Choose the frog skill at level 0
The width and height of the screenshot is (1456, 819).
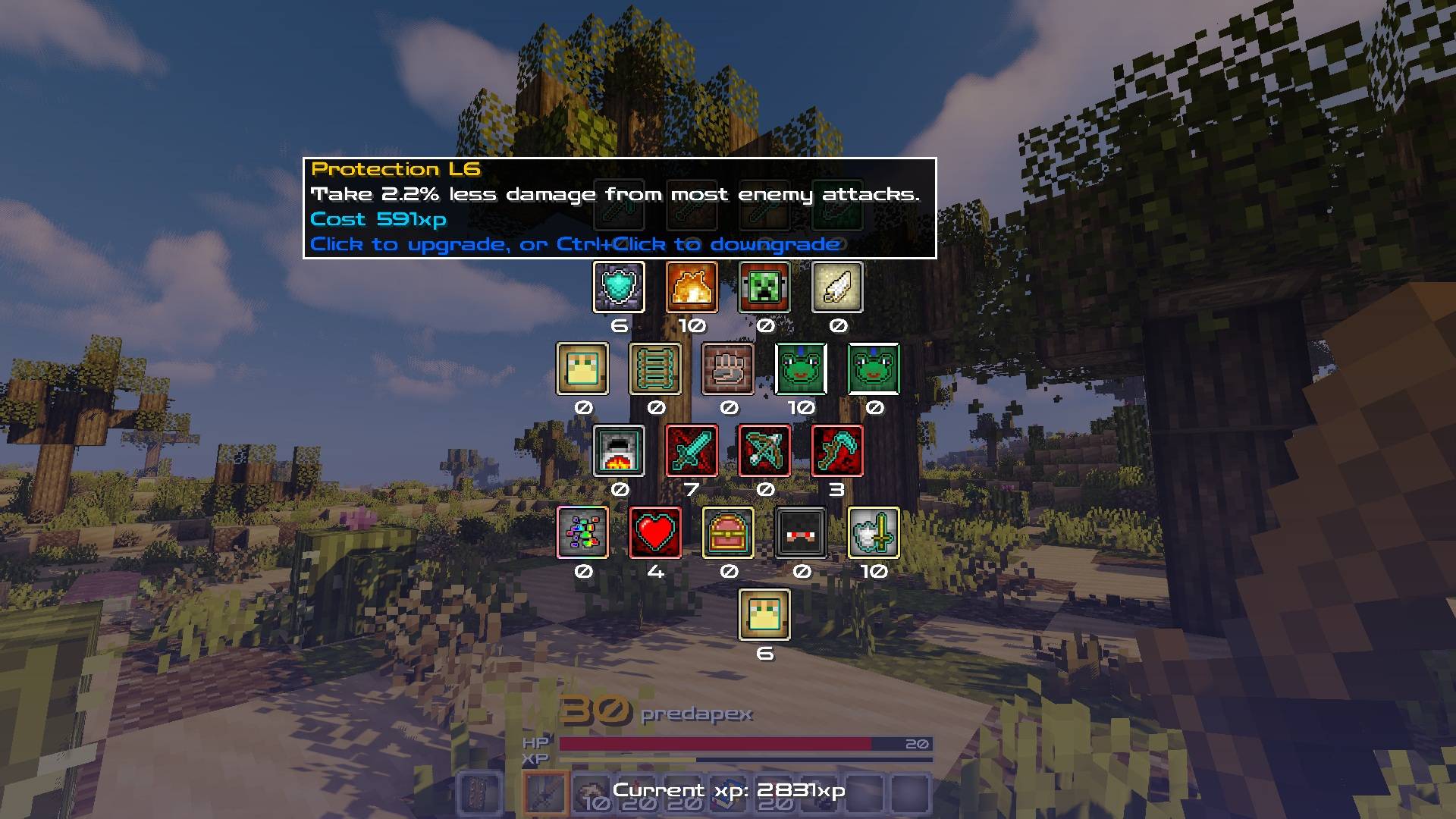click(x=874, y=369)
